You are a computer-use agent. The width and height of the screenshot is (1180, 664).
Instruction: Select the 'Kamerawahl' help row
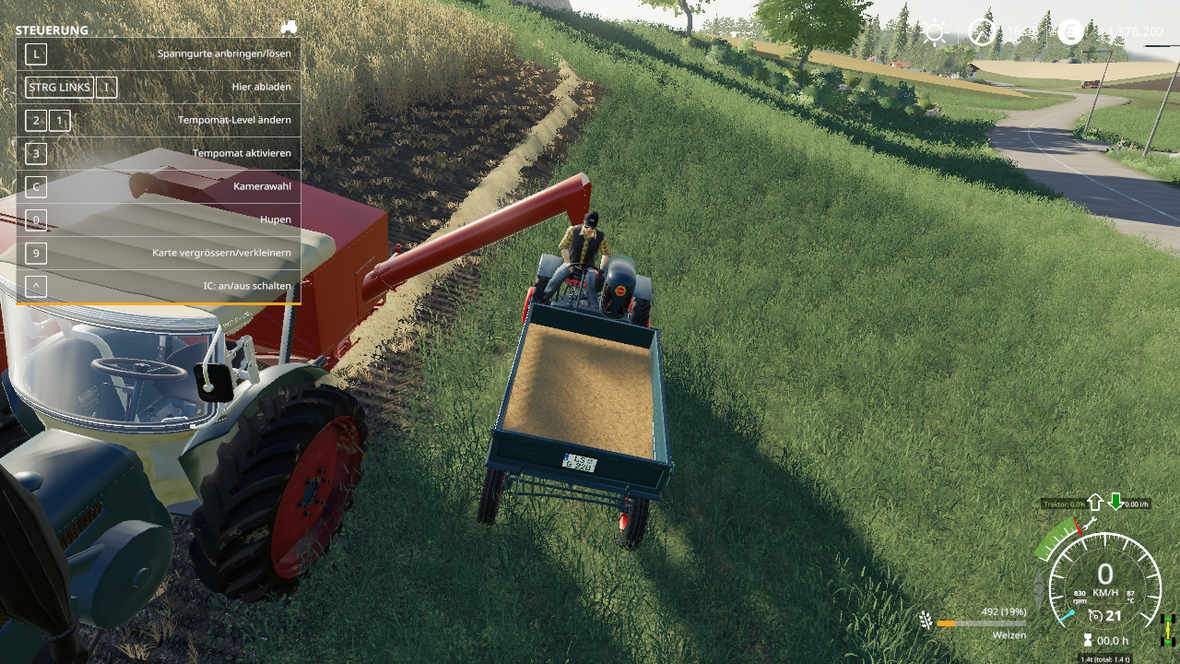coord(158,187)
